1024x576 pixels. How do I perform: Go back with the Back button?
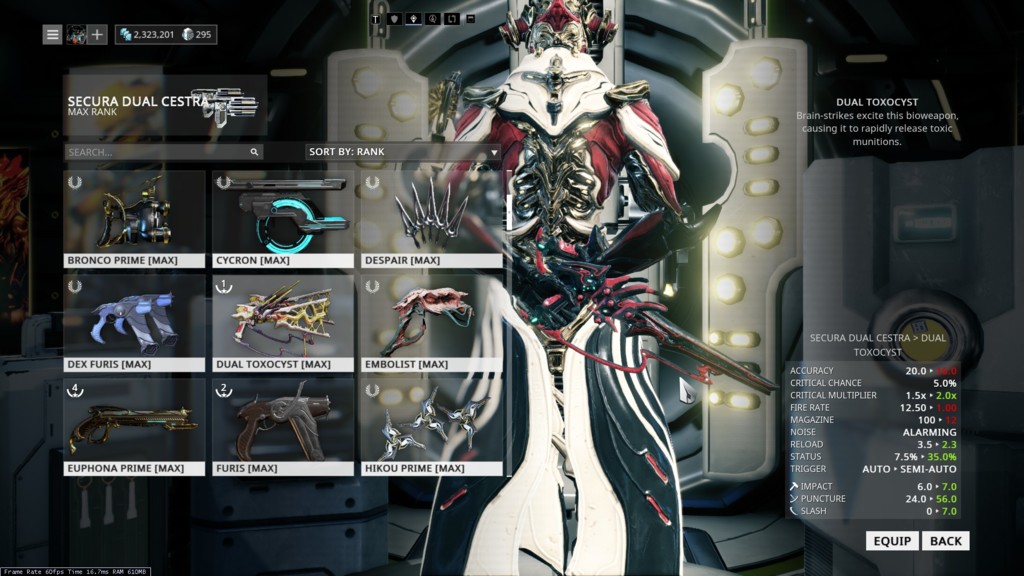click(x=945, y=541)
